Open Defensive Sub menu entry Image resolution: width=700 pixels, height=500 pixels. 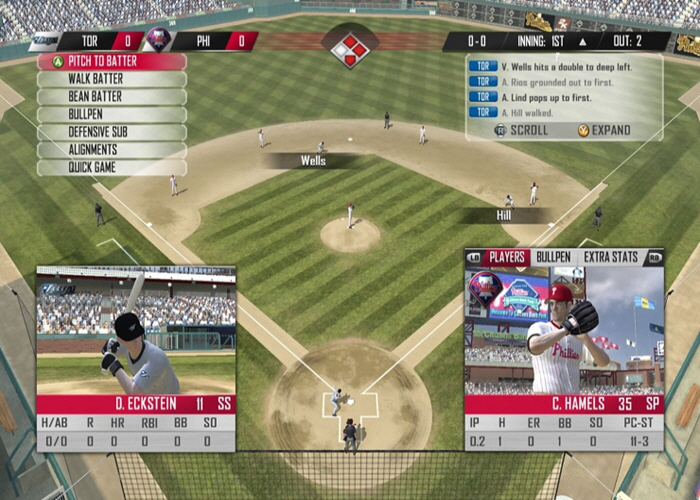coord(111,132)
